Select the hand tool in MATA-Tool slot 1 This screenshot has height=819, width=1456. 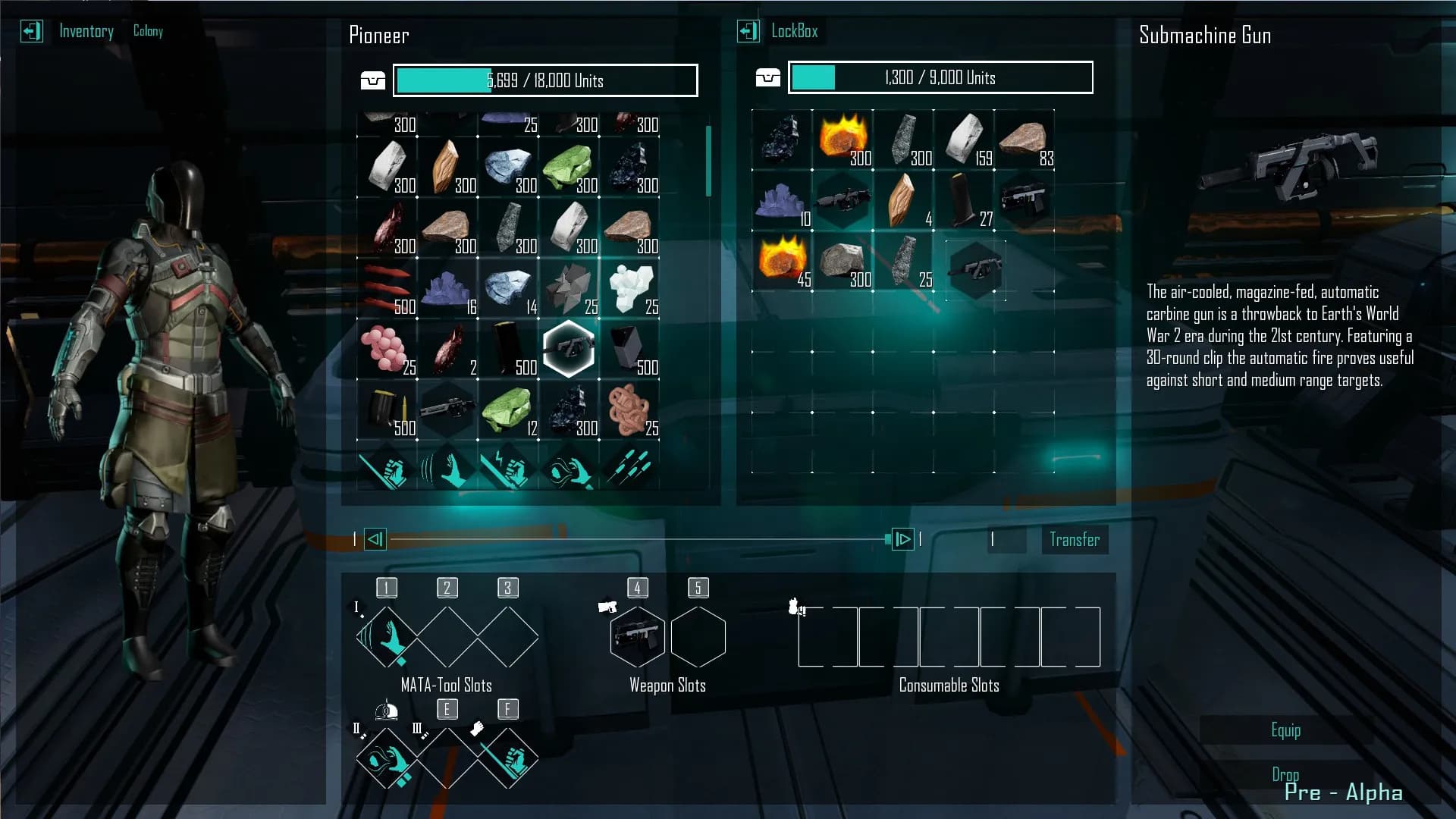tap(387, 637)
